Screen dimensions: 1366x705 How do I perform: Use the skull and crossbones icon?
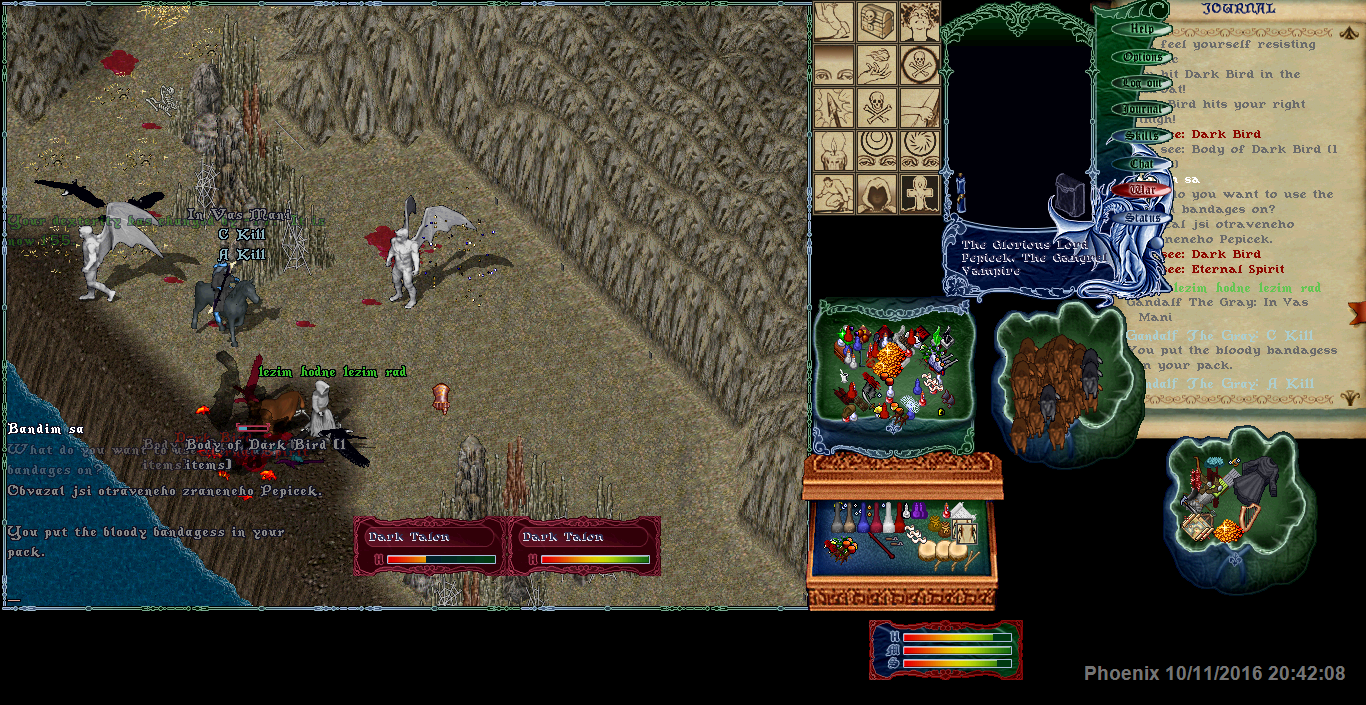point(876,108)
